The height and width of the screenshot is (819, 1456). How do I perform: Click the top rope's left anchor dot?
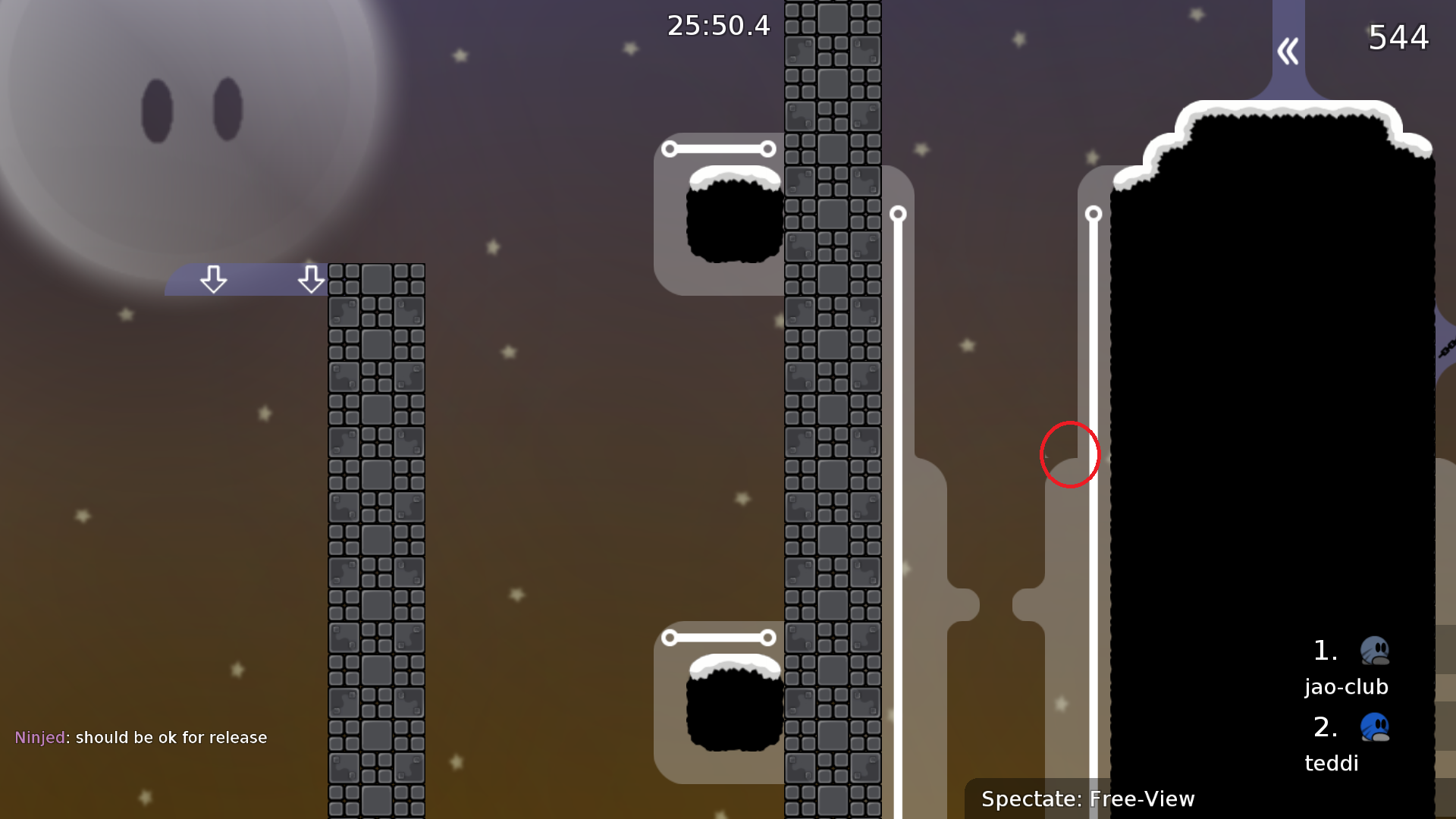(x=670, y=149)
